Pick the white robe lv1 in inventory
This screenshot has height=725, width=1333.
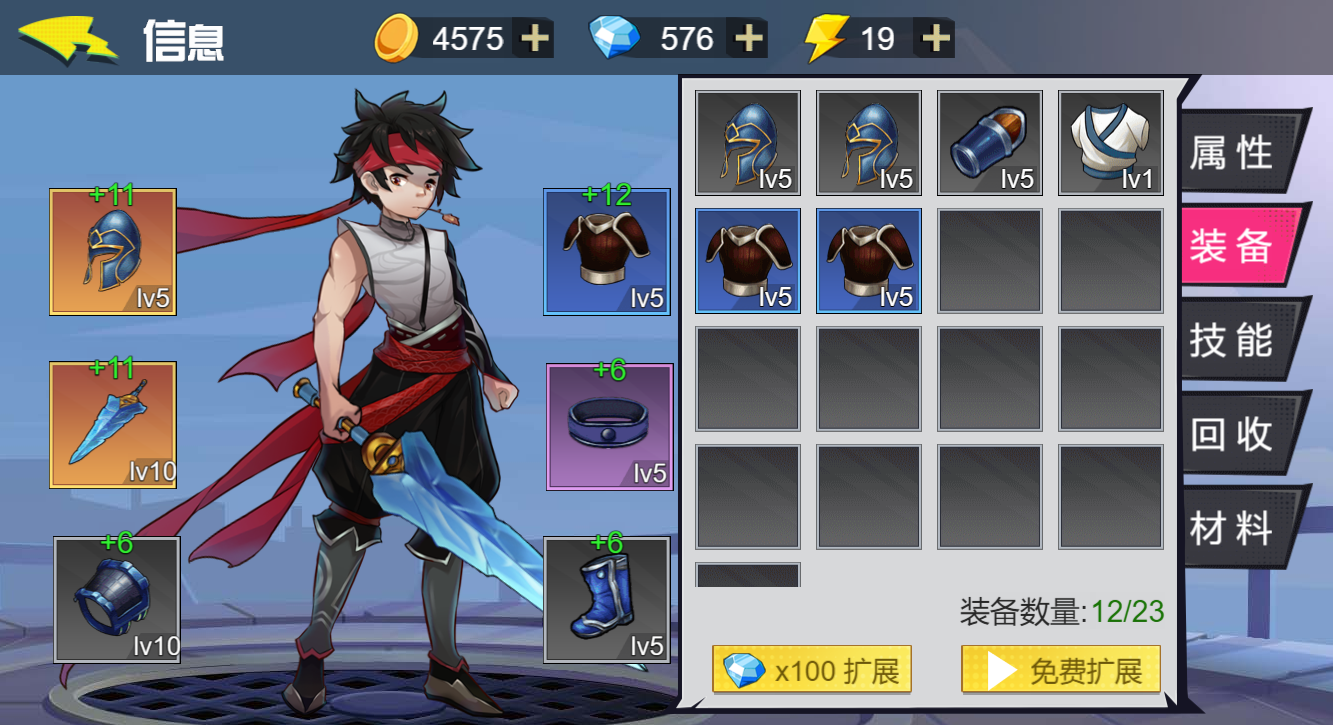[x=1111, y=143]
